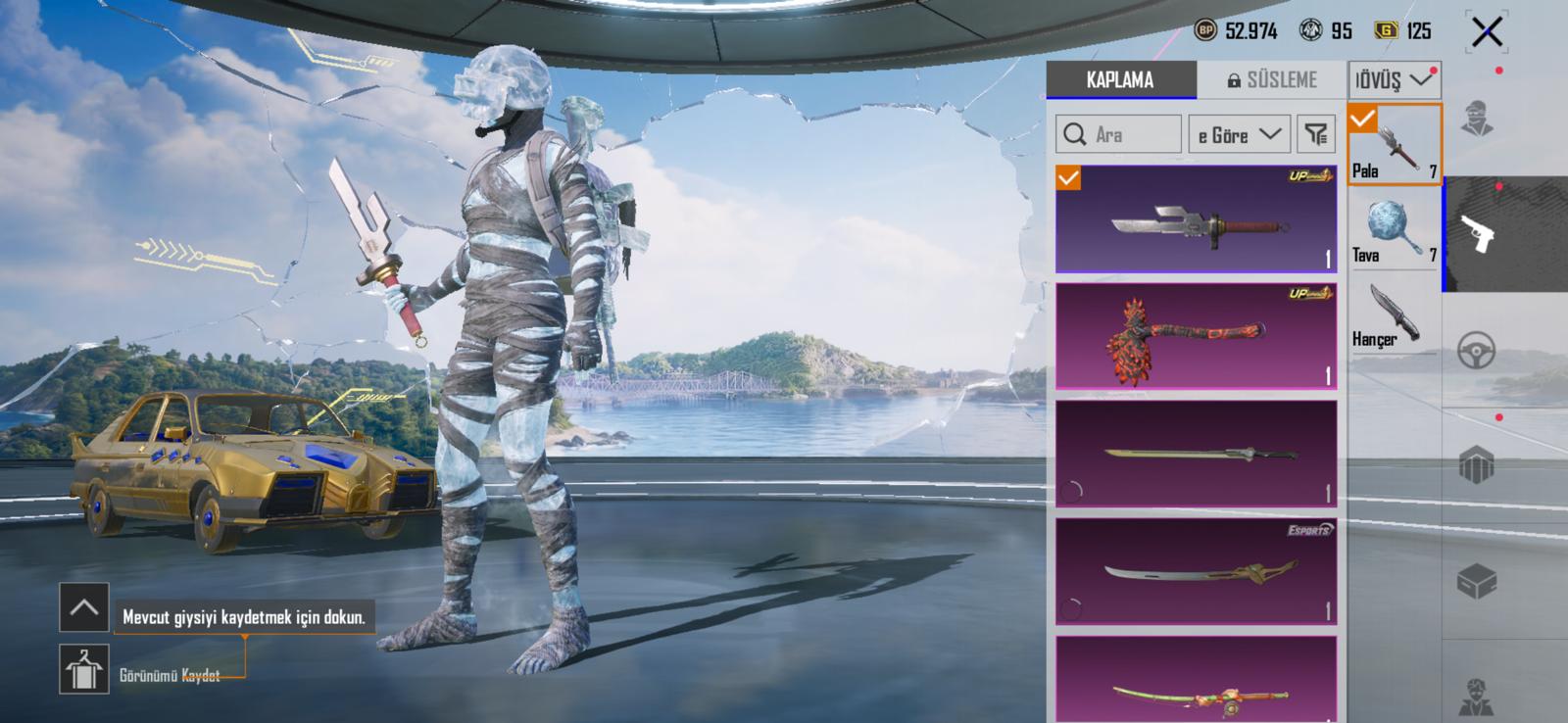Screen dimensions: 1568x723
Task: Select the equipped silver machete skin
Action: click(x=1196, y=219)
